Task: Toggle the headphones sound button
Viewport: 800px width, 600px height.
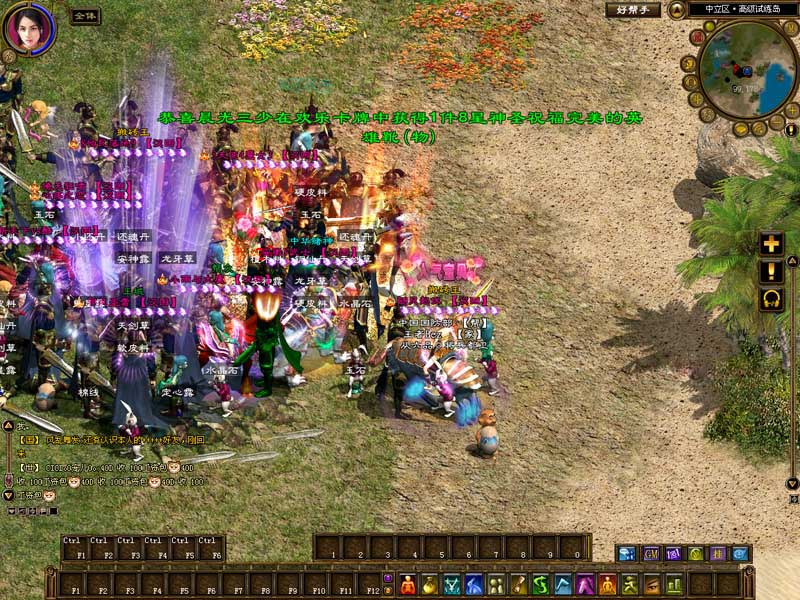Action: [x=771, y=298]
